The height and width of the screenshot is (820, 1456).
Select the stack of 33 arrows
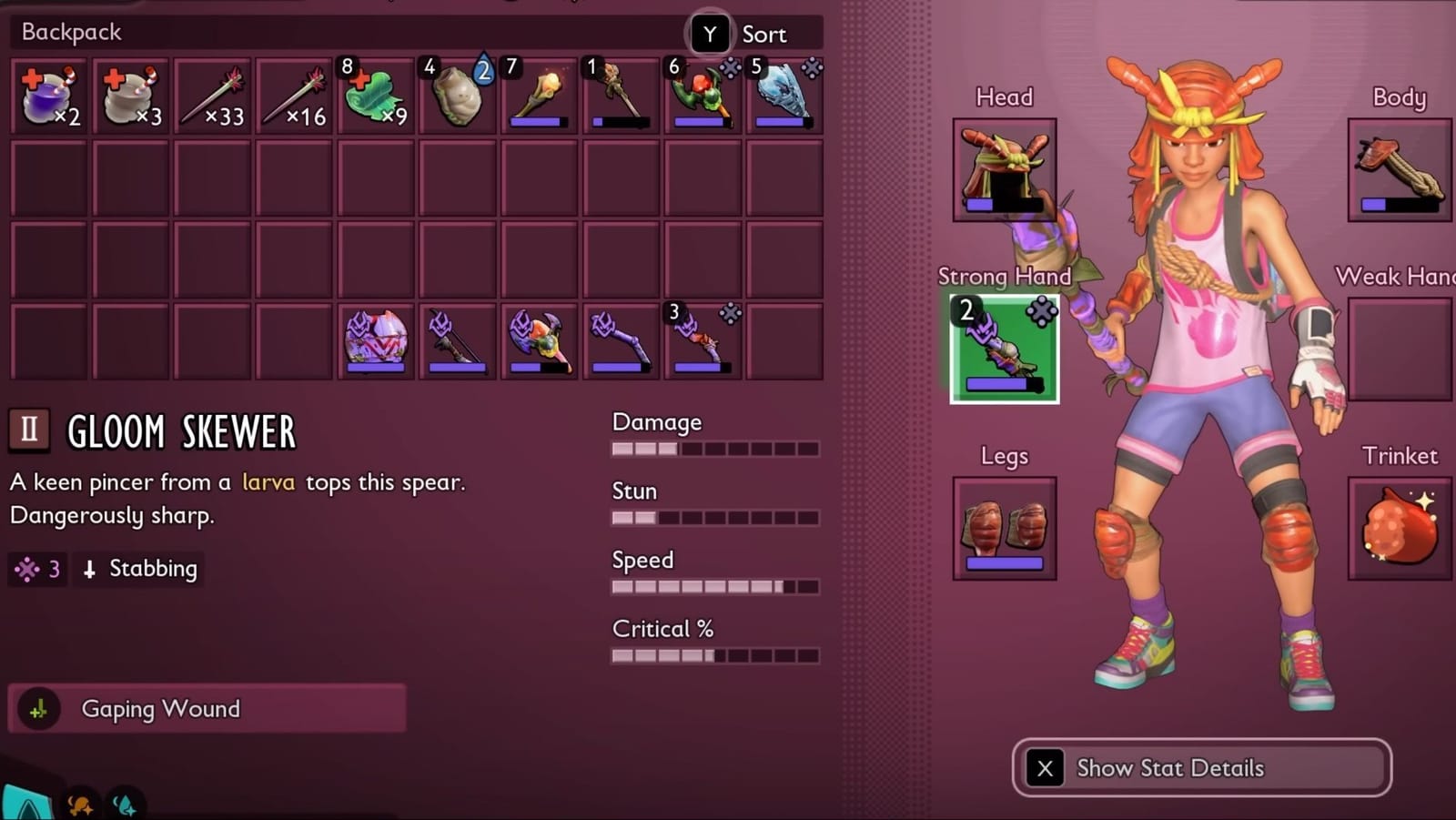click(x=212, y=96)
